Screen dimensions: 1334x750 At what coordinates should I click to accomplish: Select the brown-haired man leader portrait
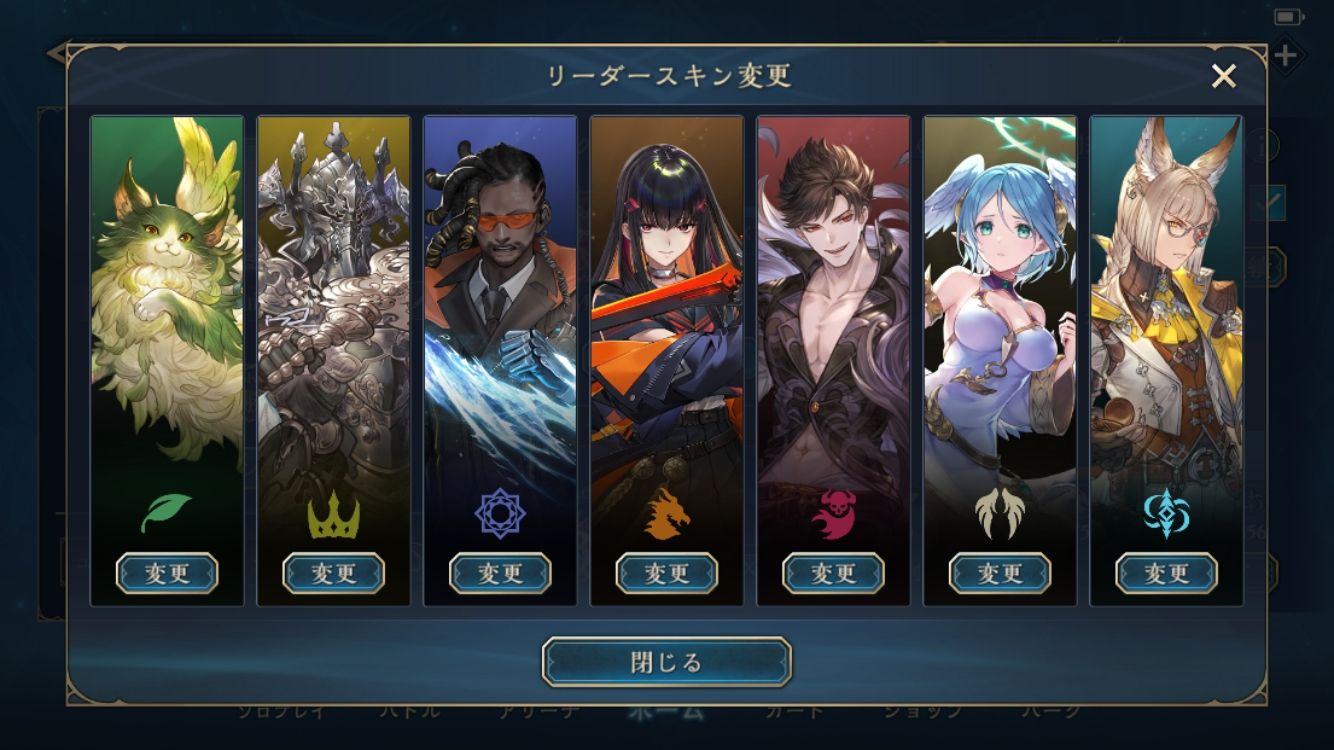coord(833,300)
